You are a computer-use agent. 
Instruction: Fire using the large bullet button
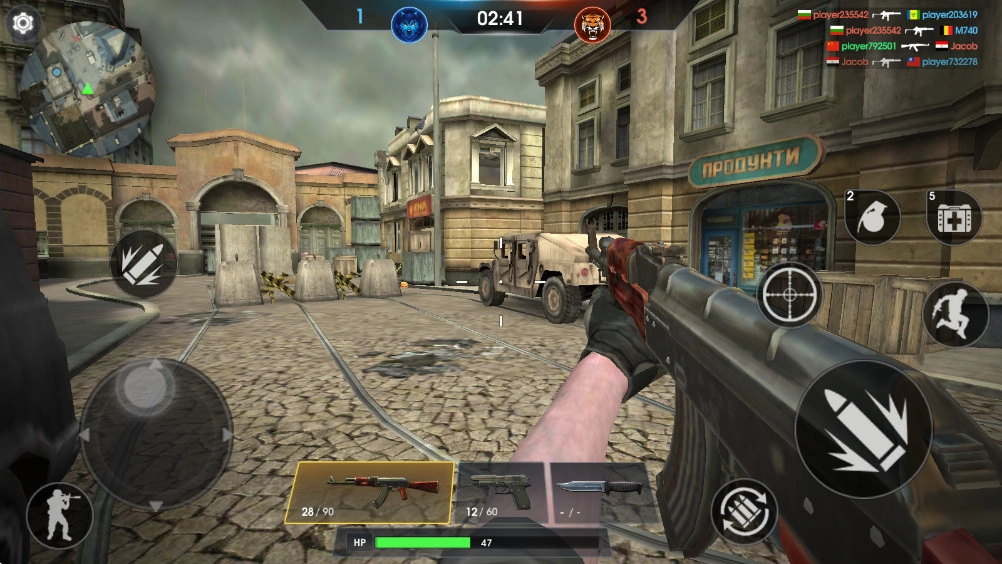pyautogui.click(x=863, y=429)
